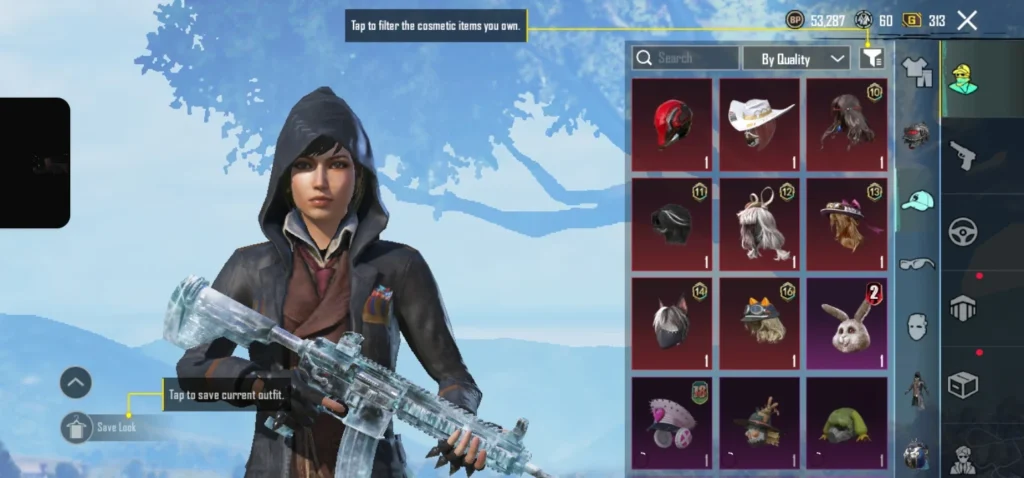The image size is (1024, 478).
Task: Open the steering wheel vehicles tab
Action: [x=963, y=232]
